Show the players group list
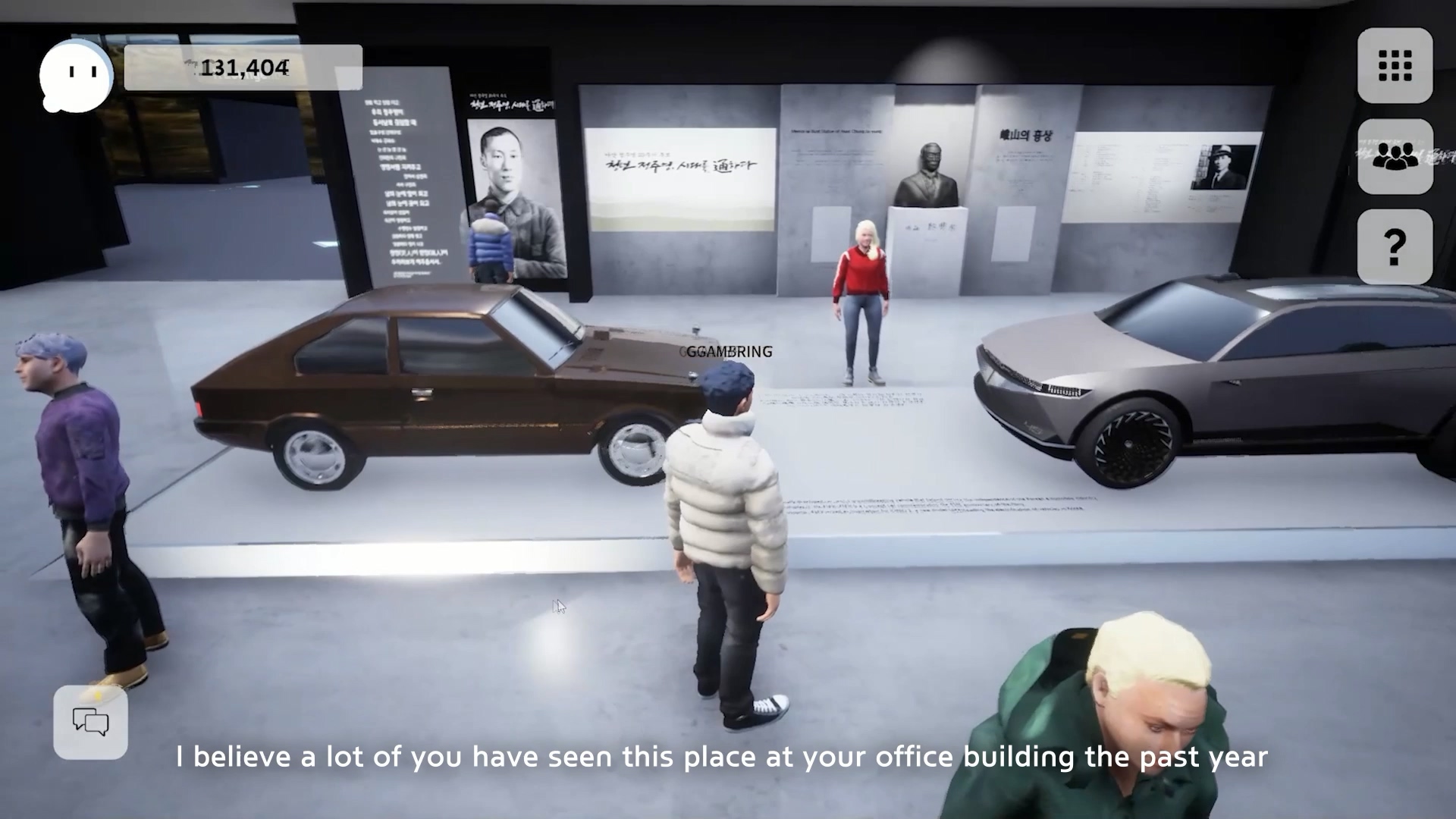This screenshot has height=819, width=1456. click(x=1395, y=156)
